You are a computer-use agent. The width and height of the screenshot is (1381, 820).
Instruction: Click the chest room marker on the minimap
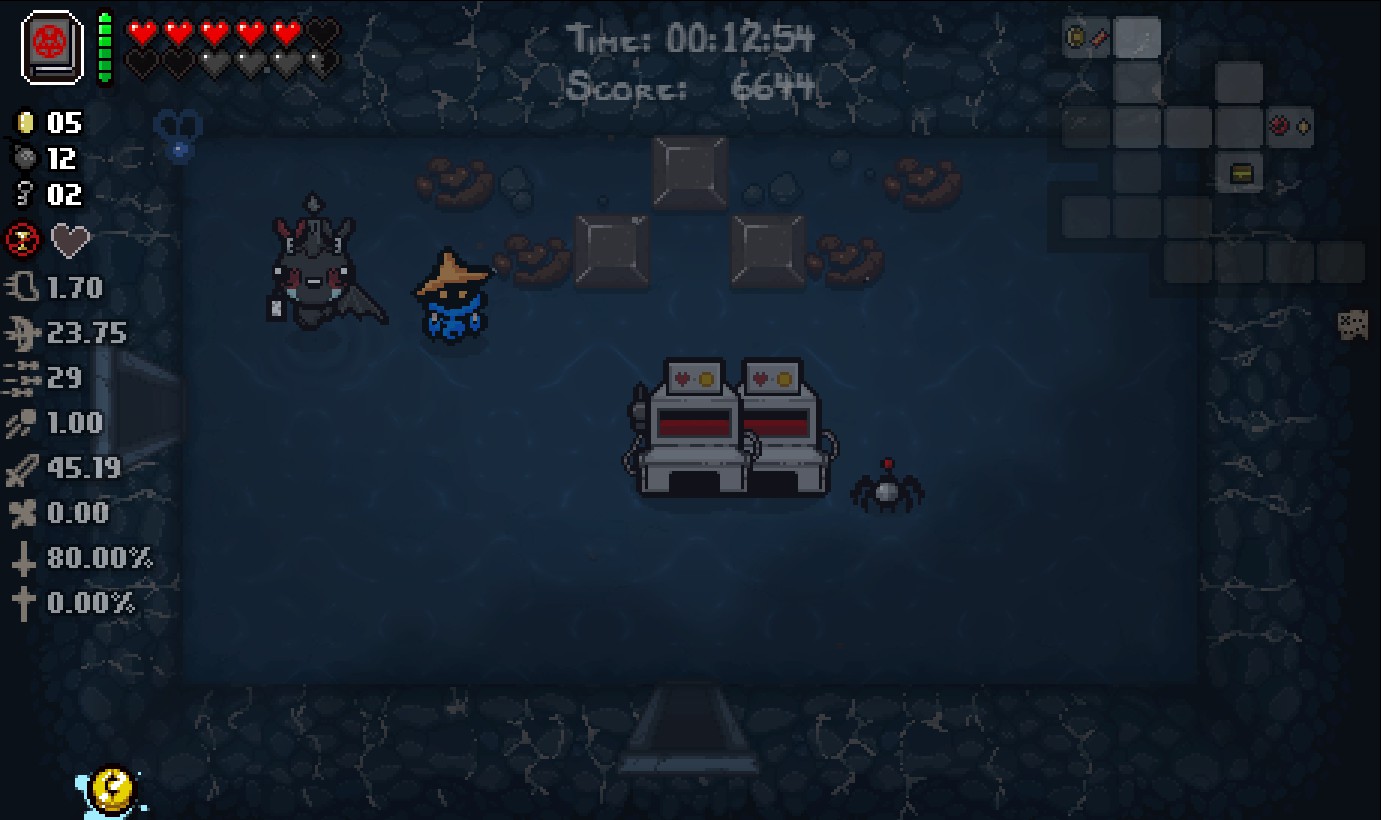(x=1240, y=172)
